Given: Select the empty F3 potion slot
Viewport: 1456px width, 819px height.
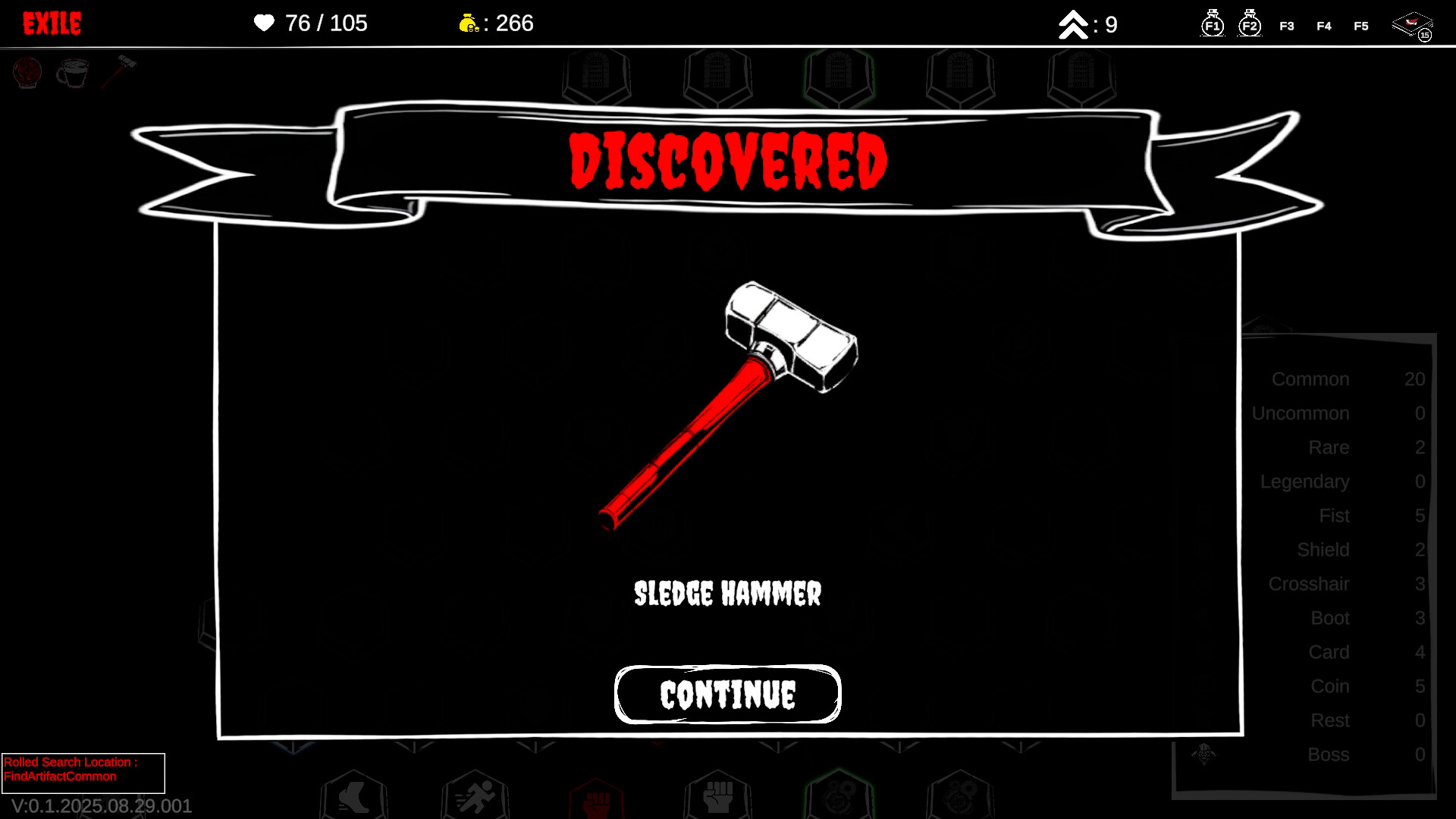Looking at the screenshot, I should coord(1287,25).
